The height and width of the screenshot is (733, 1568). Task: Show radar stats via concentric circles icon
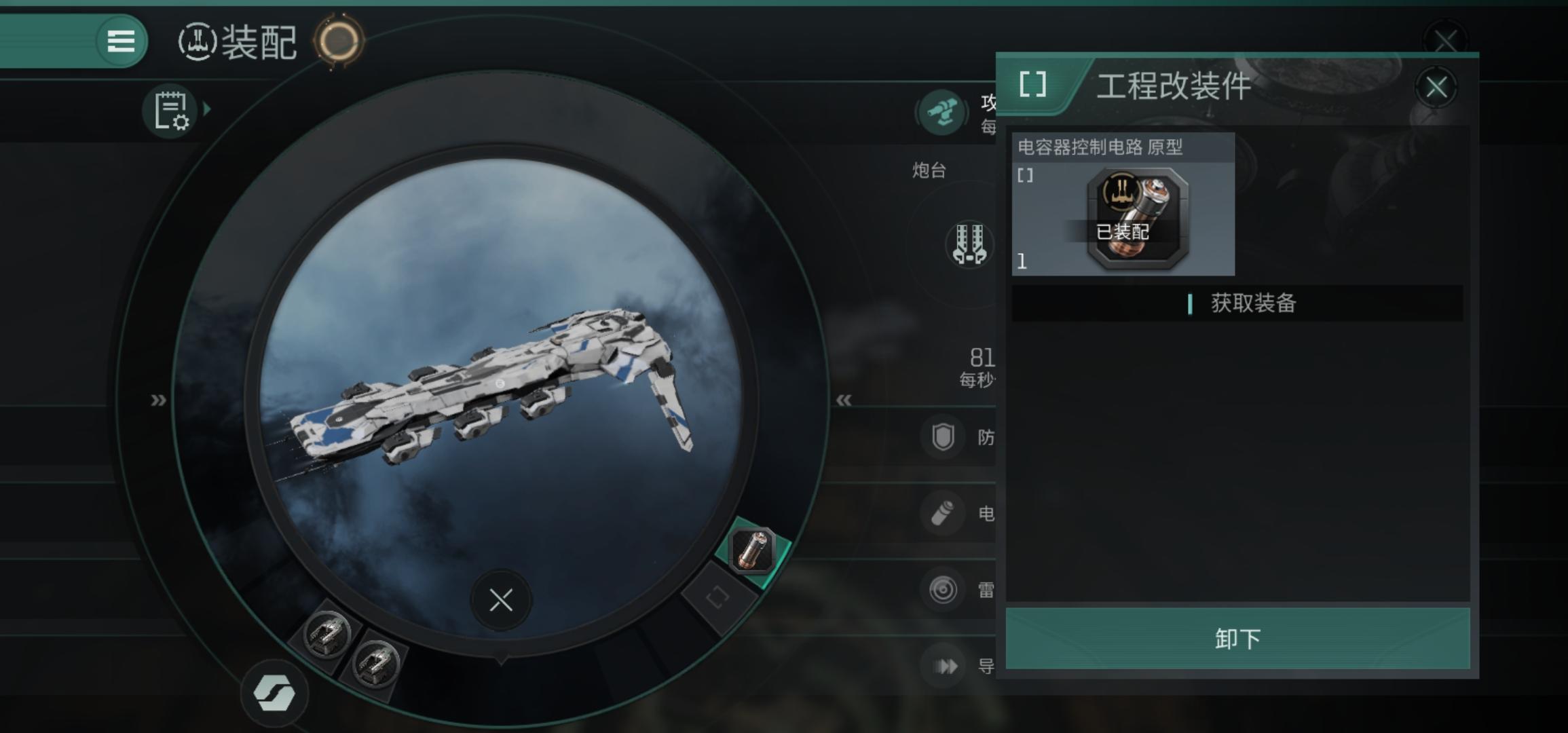943,590
